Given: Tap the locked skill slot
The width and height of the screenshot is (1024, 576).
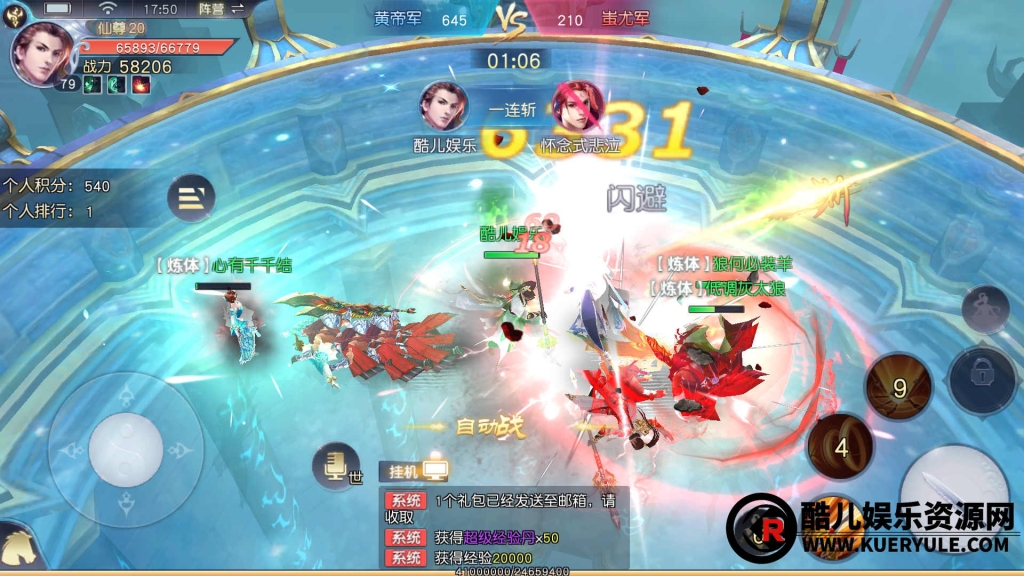Looking at the screenshot, I should coord(983,380).
